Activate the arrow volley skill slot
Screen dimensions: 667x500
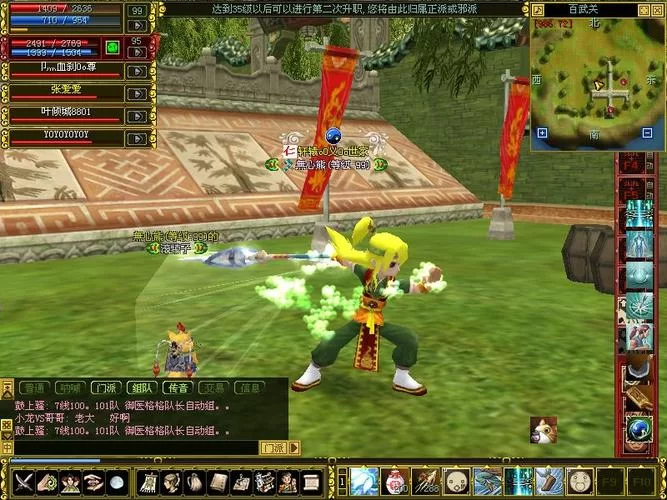[427, 481]
